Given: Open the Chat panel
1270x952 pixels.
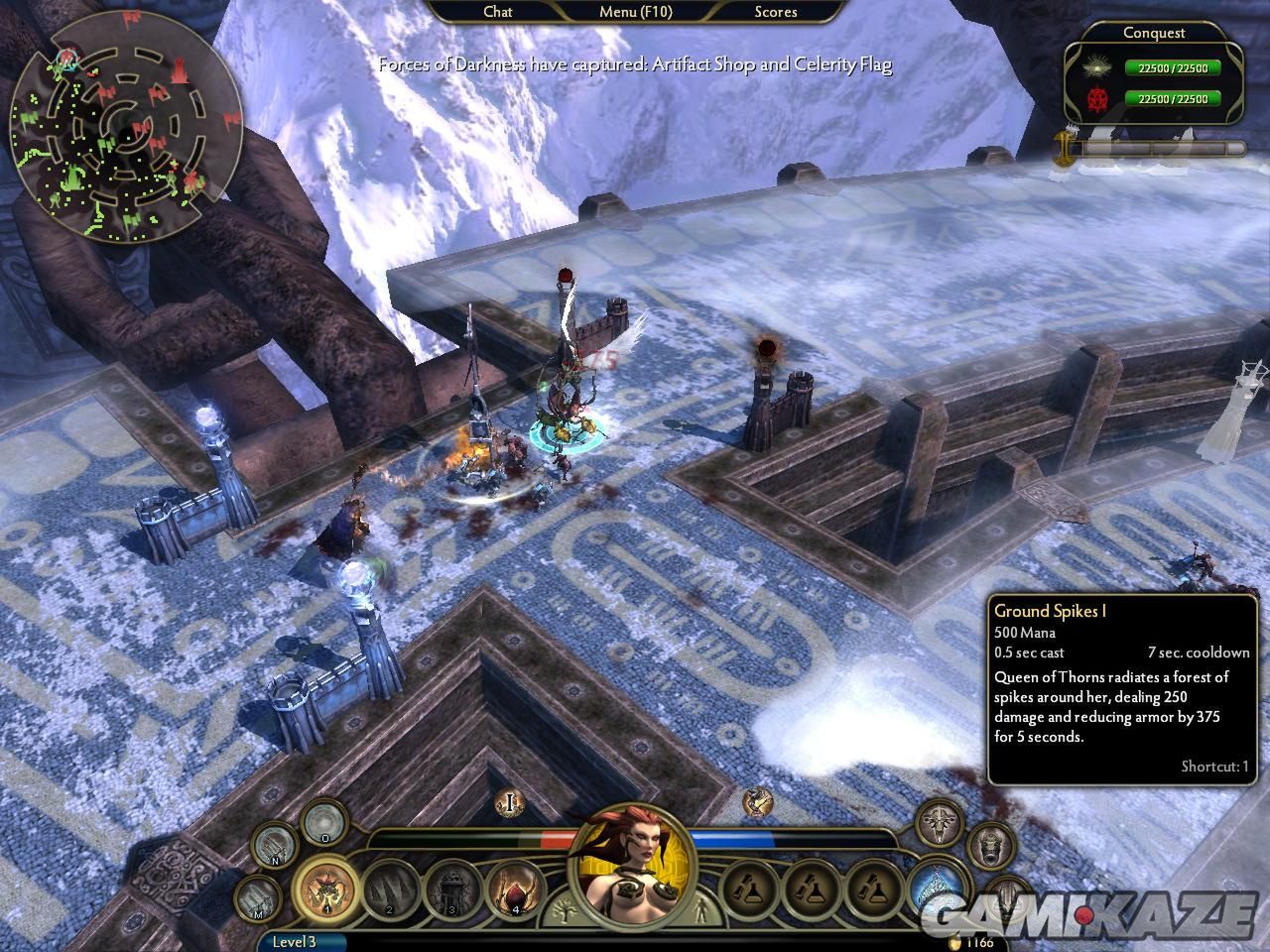Looking at the screenshot, I should [497, 12].
